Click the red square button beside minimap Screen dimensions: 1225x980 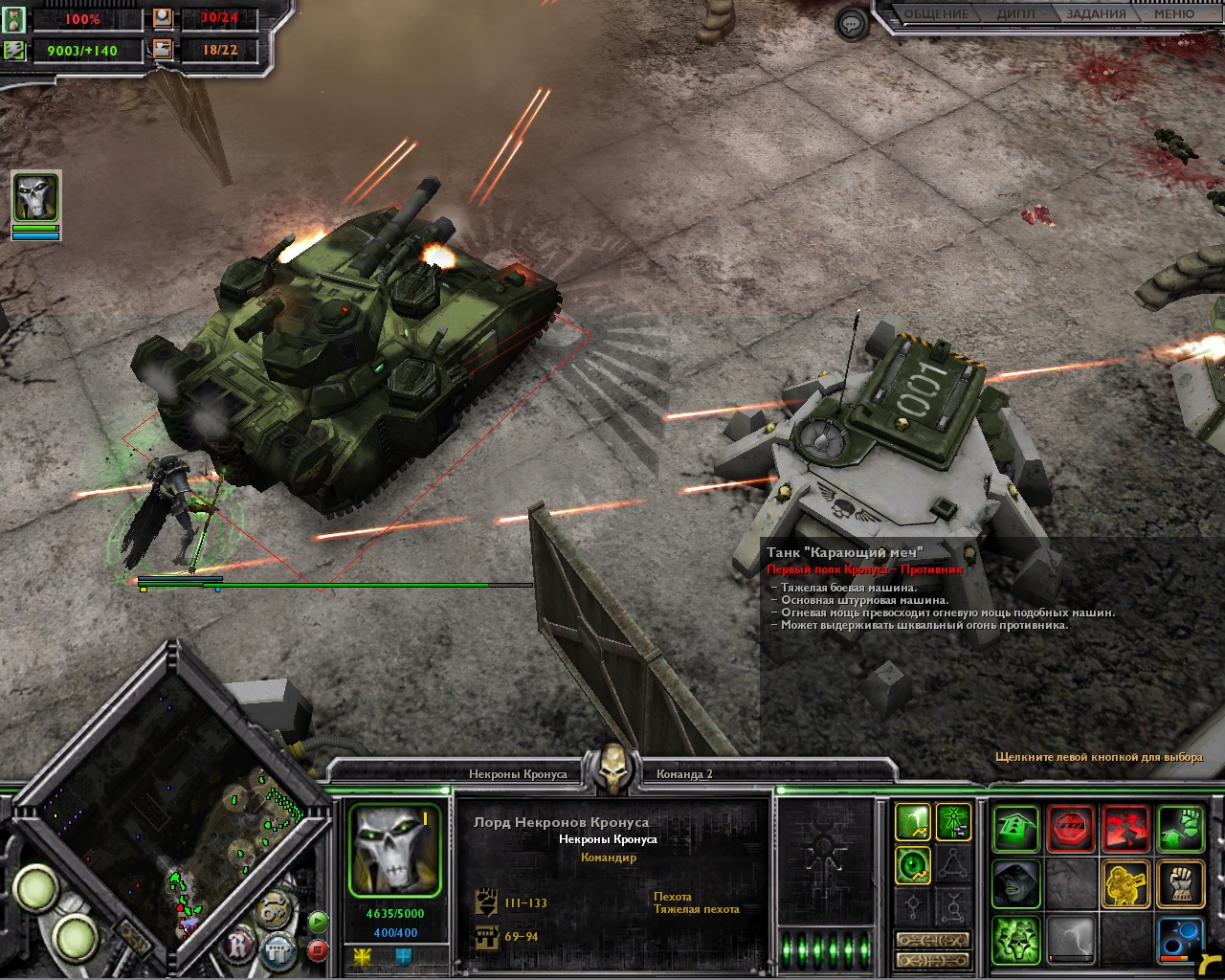[319, 951]
